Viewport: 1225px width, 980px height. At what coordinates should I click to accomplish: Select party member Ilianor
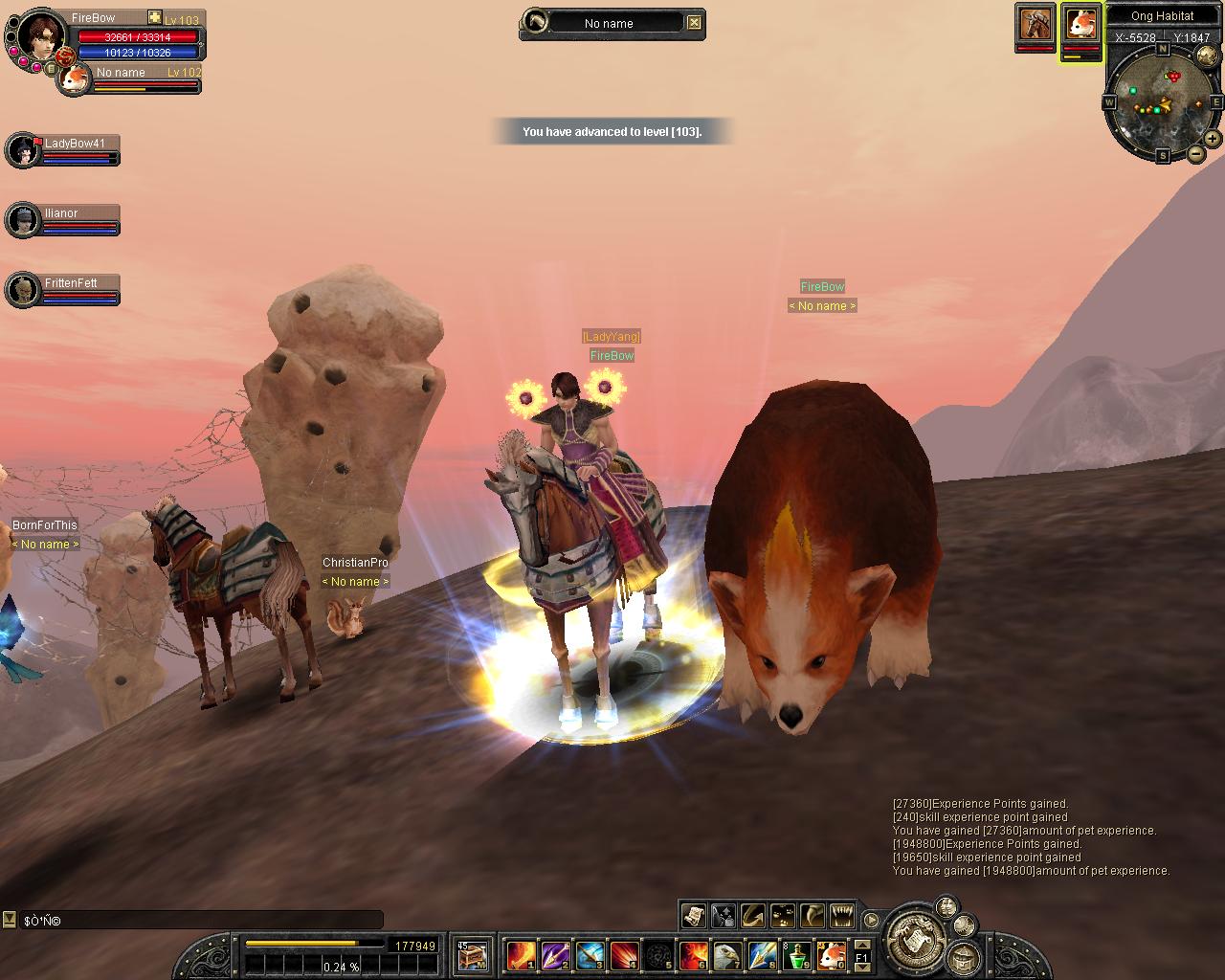[63, 221]
